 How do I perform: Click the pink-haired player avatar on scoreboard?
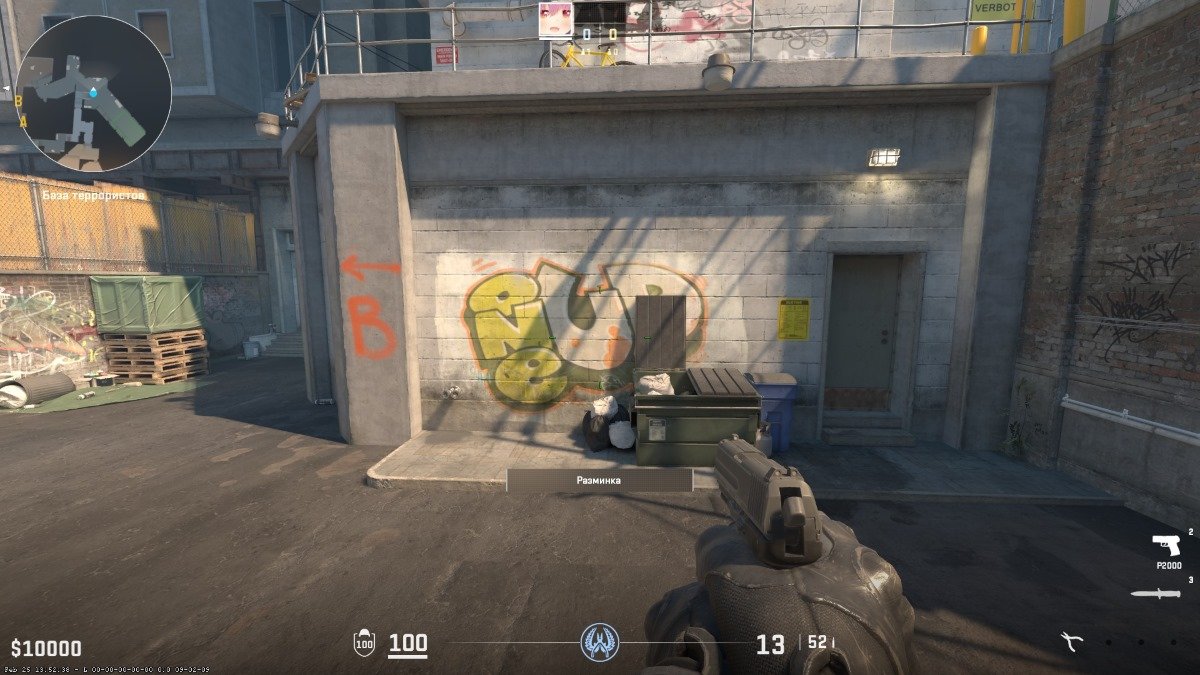click(556, 19)
